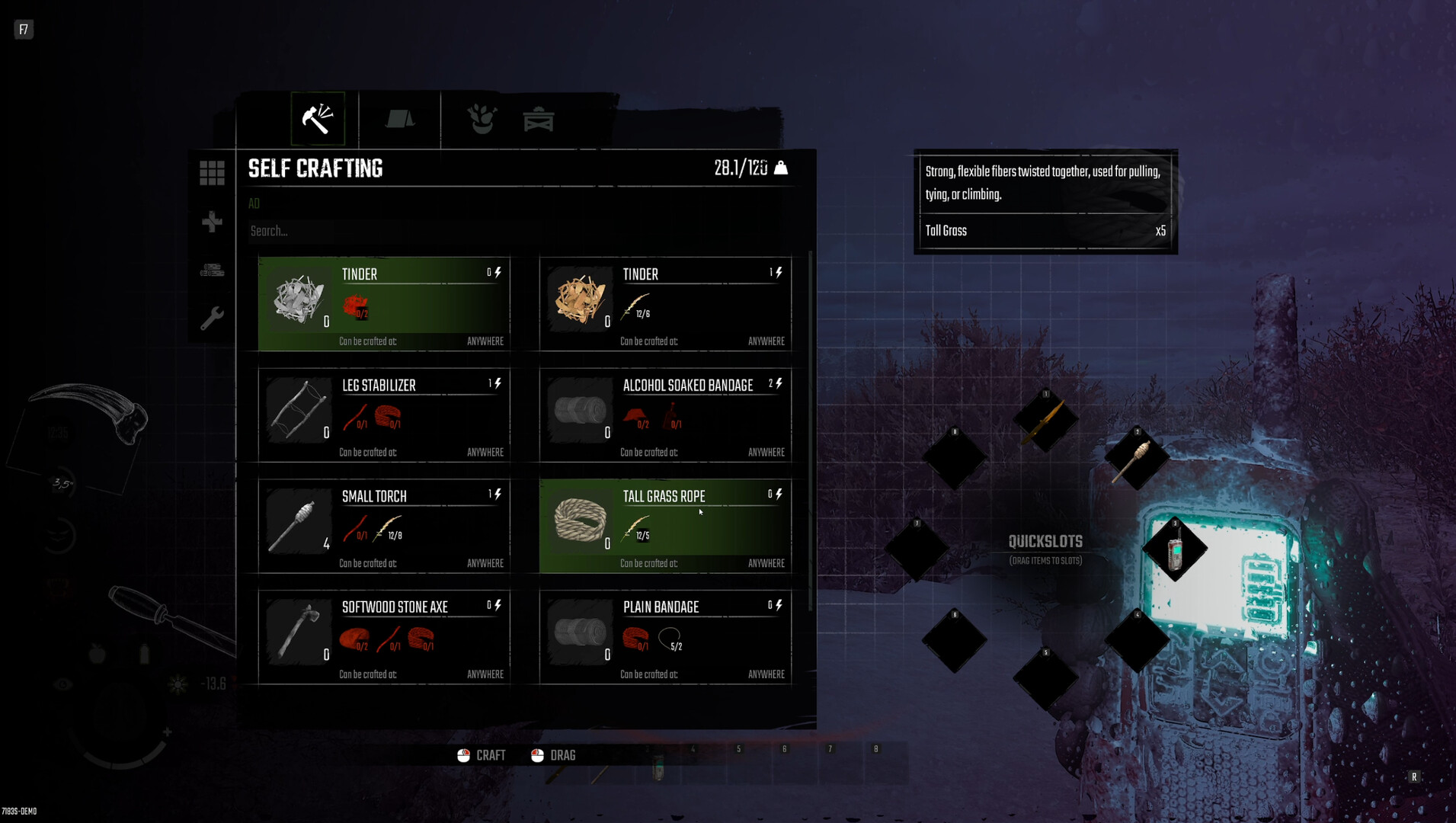
Task: Open the logs resources category icon
Action: [x=211, y=271]
